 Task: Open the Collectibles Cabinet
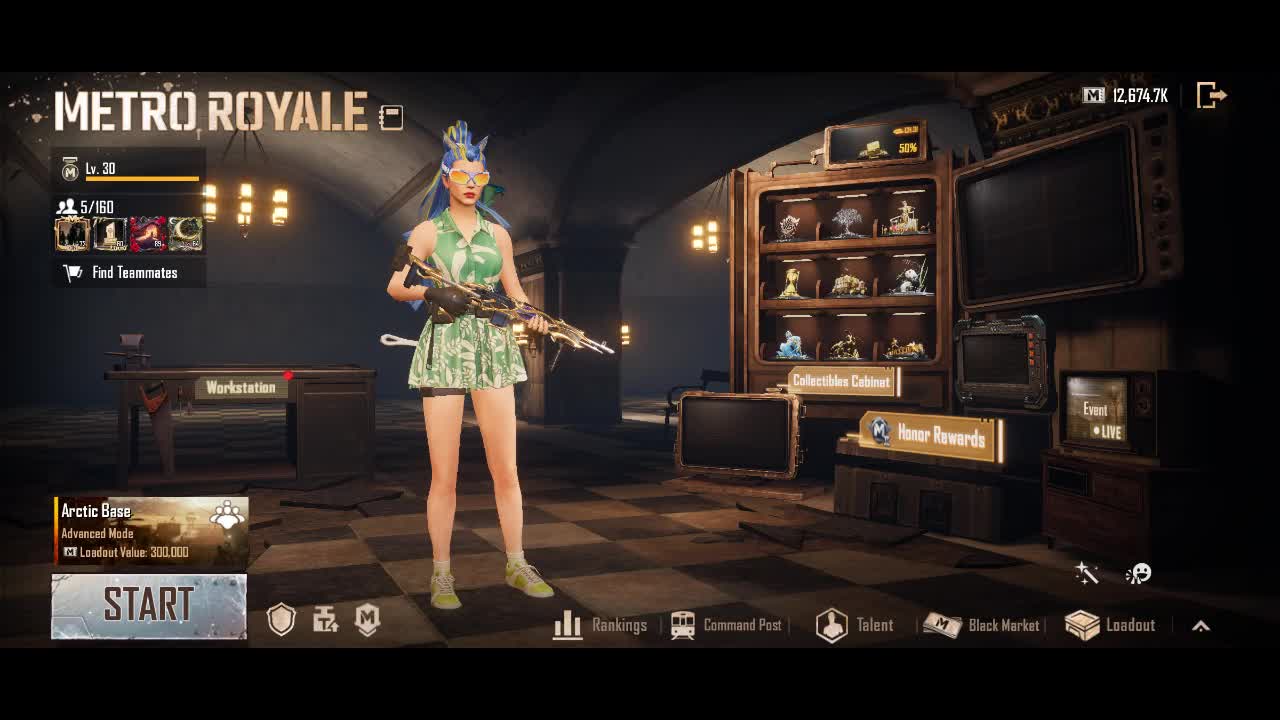tap(840, 381)
